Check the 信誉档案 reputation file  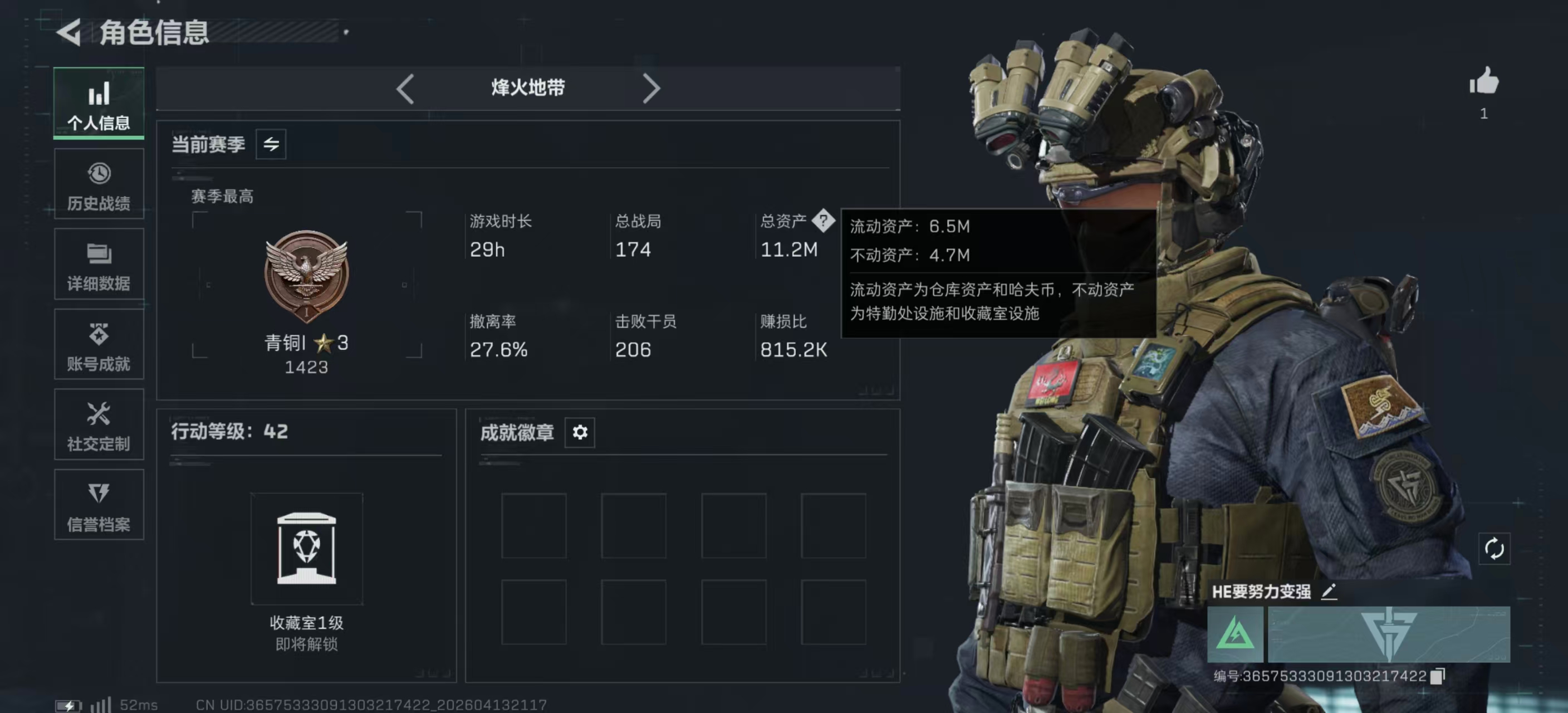(99, 505)
